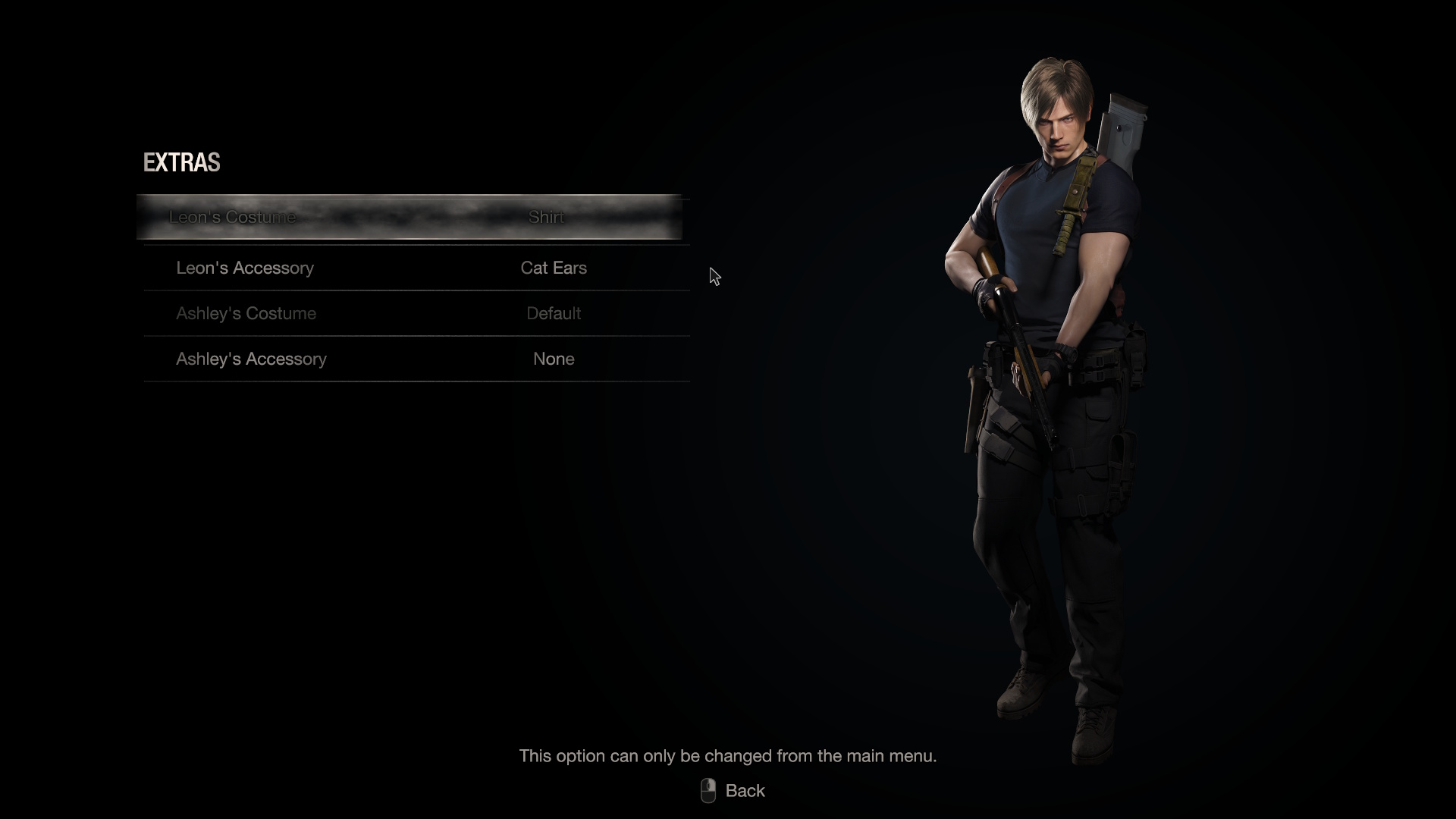Open the Cat Ears accessory selector
This screenshot has width=1456, height=819.
click(554, 268)
